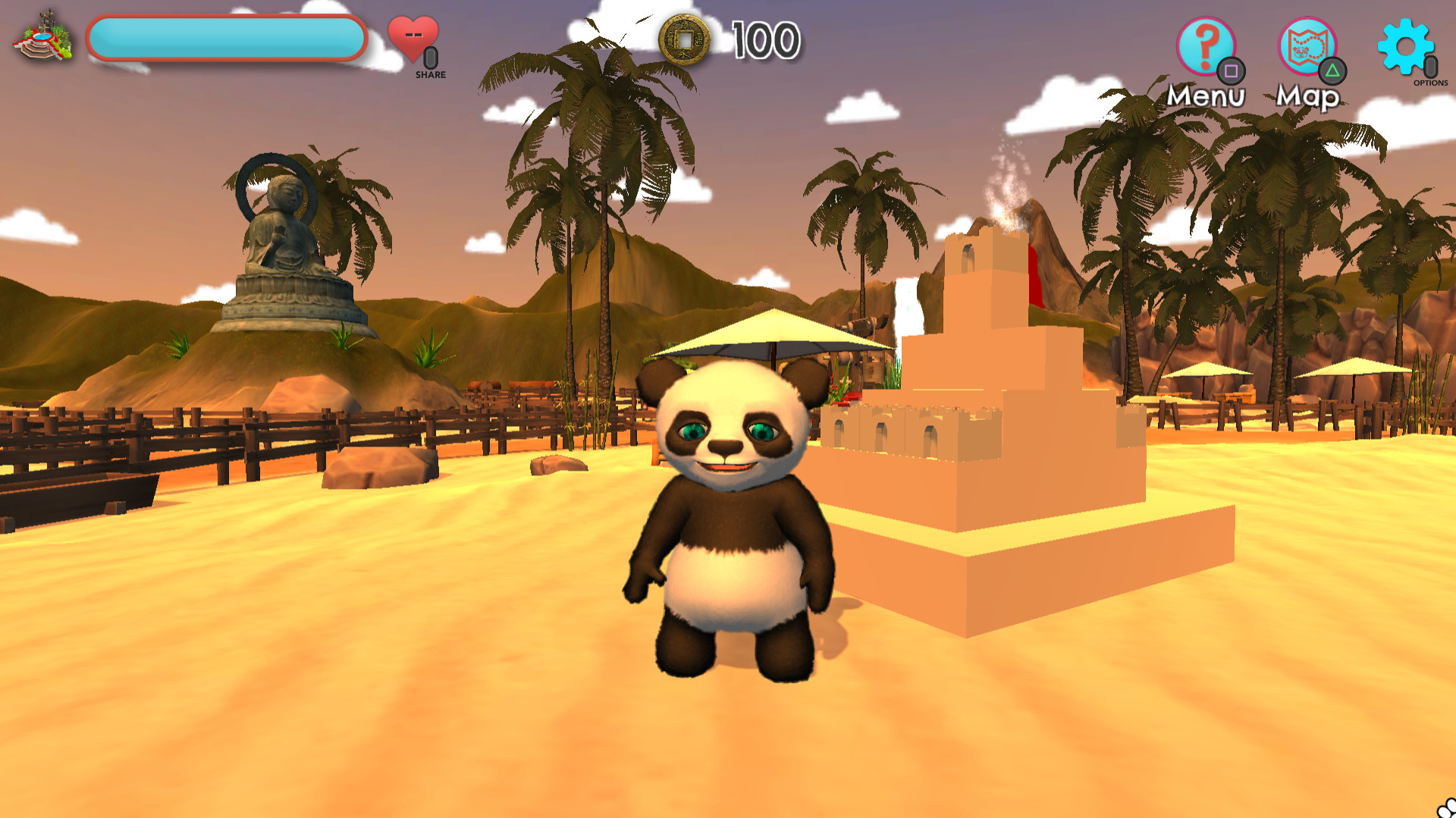
Task: Click the Menu label text
Action: tap(1206, 96)
